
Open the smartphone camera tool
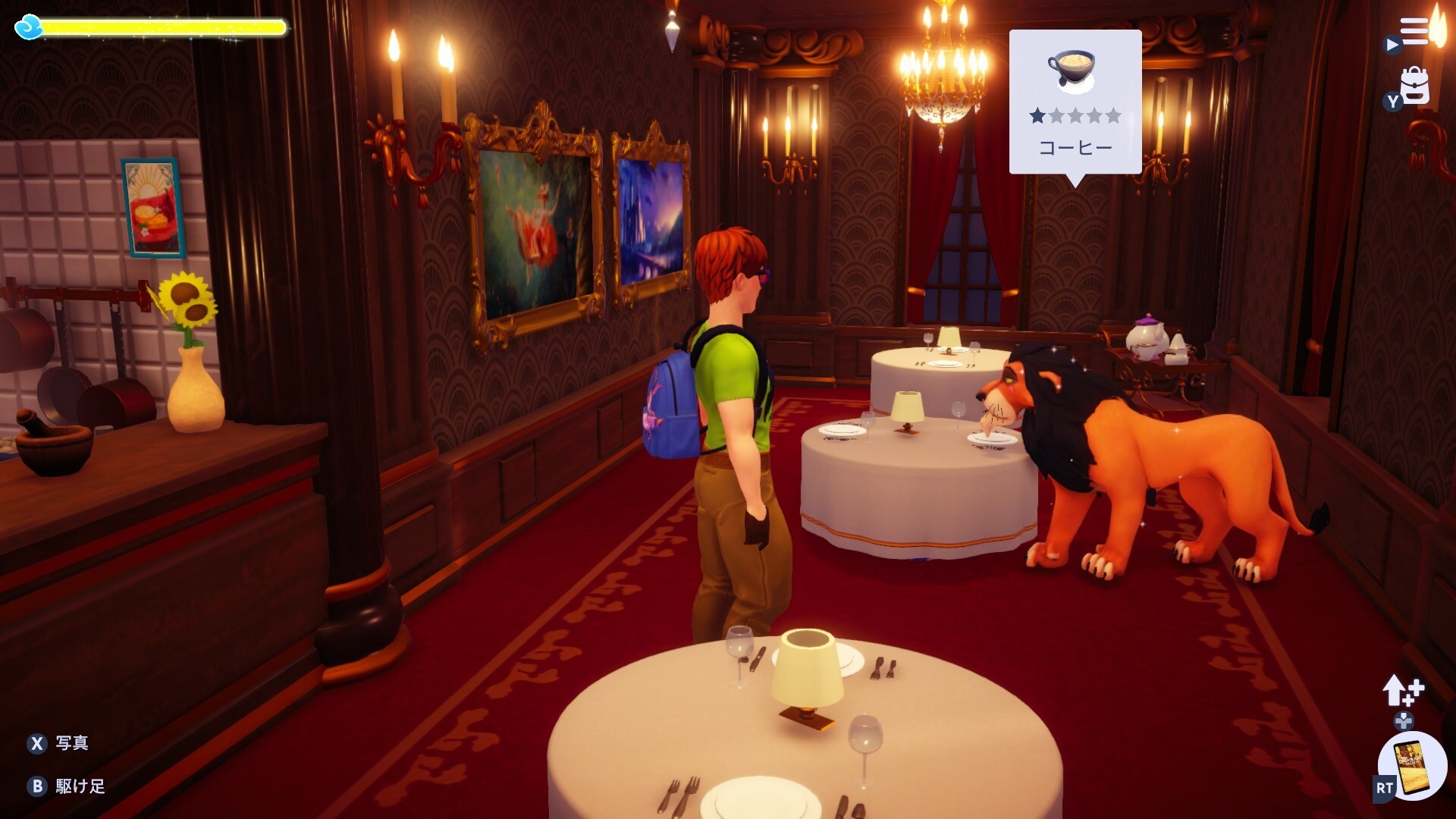[x=1413, y=764]
